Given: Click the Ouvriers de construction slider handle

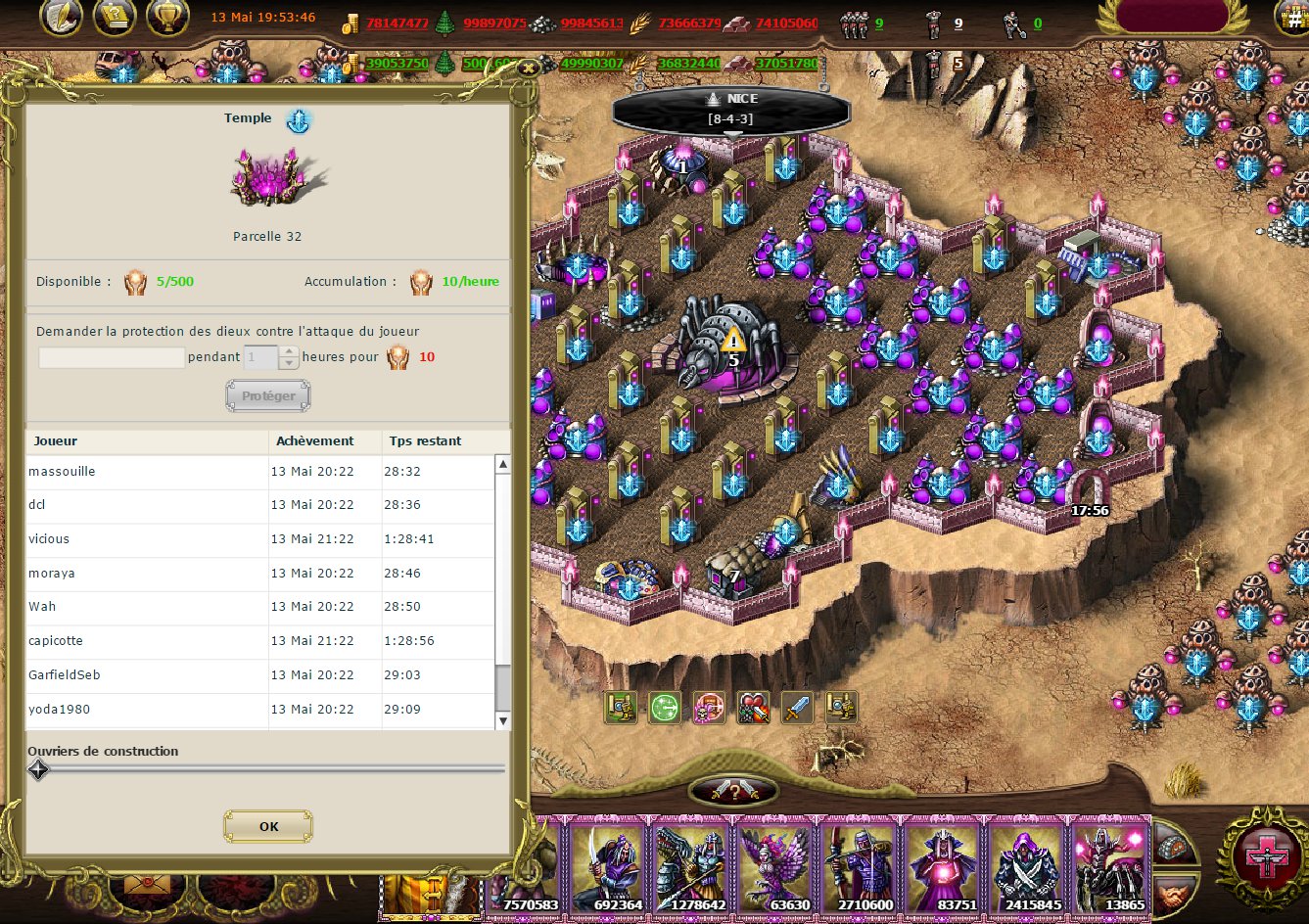Looking at the screenshot, I should coord(38,769).
